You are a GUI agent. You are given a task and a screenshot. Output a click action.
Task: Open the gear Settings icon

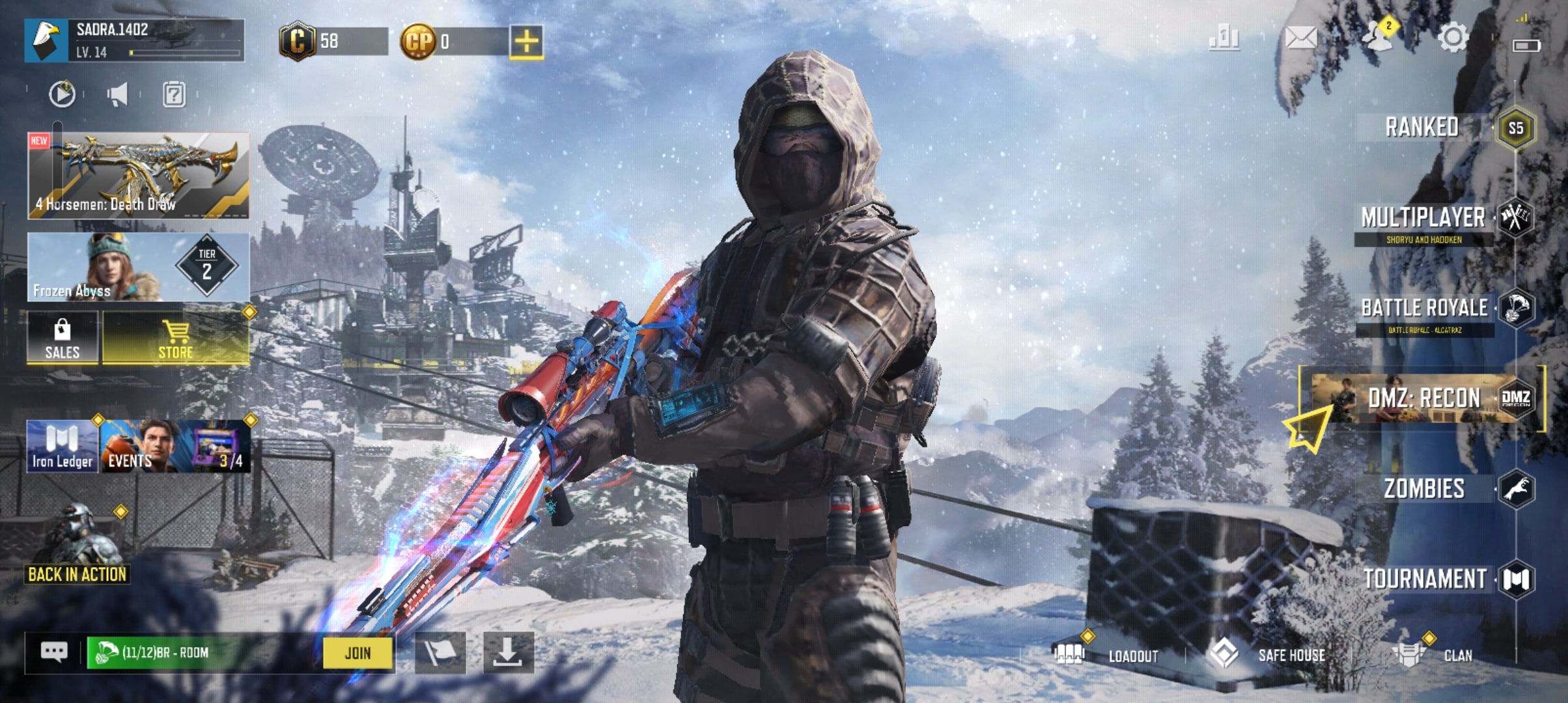coord(1452,38)
